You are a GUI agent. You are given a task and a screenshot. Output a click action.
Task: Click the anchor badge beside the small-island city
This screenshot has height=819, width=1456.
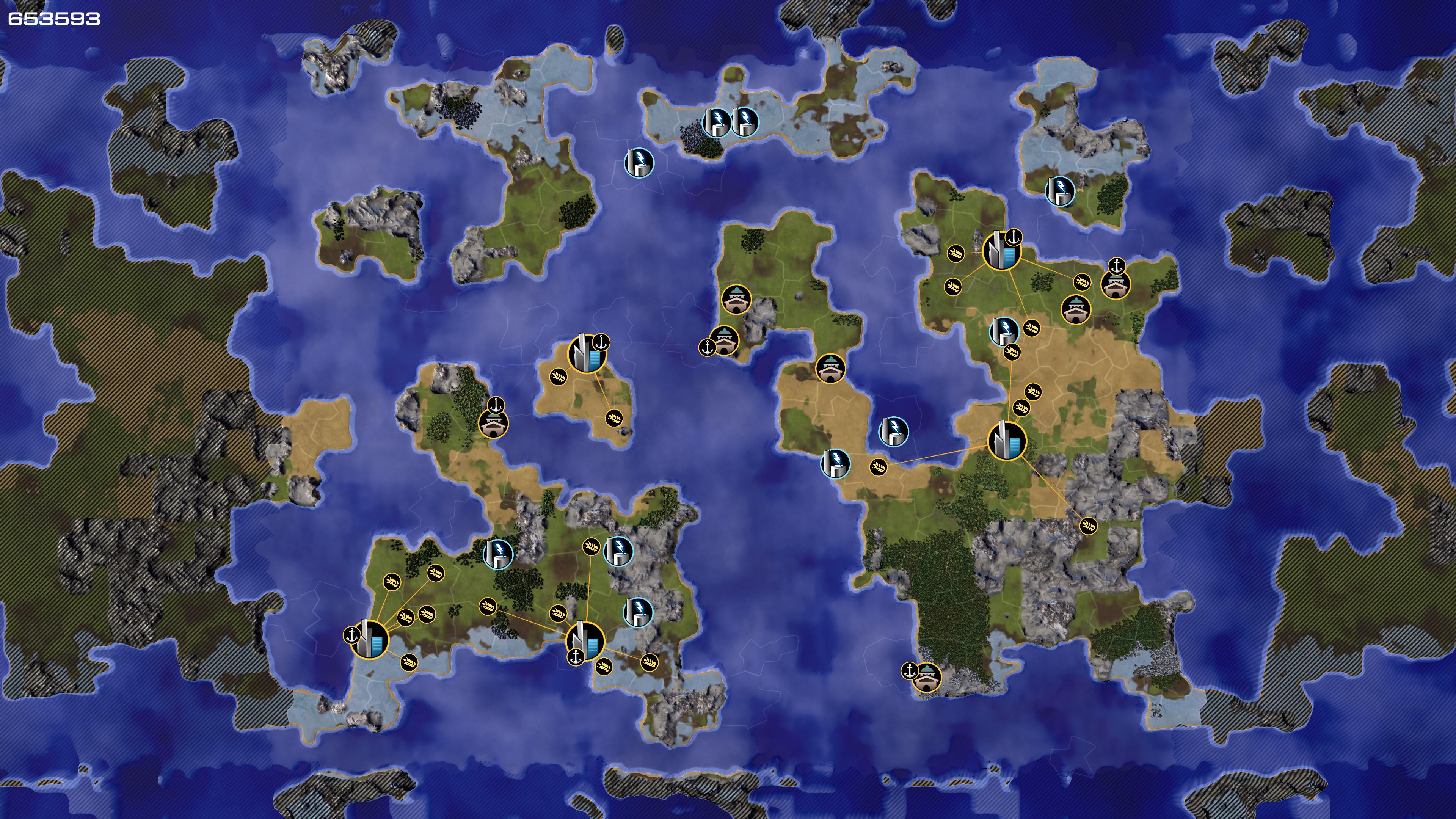click(x=601, y=342)
